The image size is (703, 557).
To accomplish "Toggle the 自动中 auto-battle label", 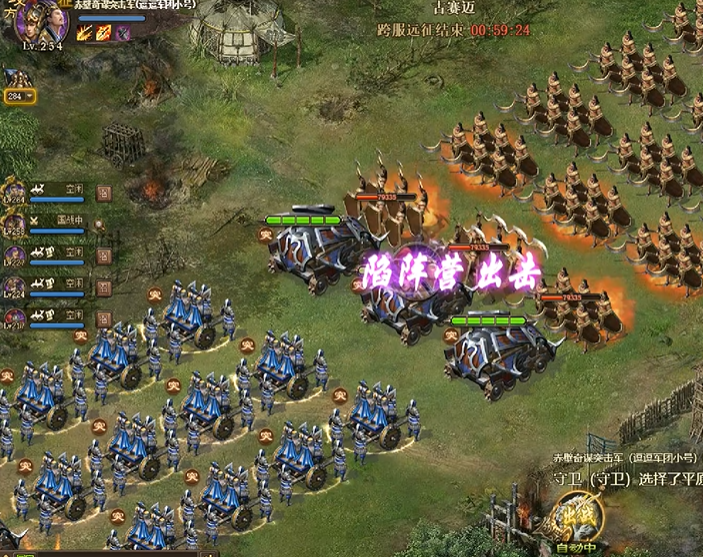I will coord(578,550).
